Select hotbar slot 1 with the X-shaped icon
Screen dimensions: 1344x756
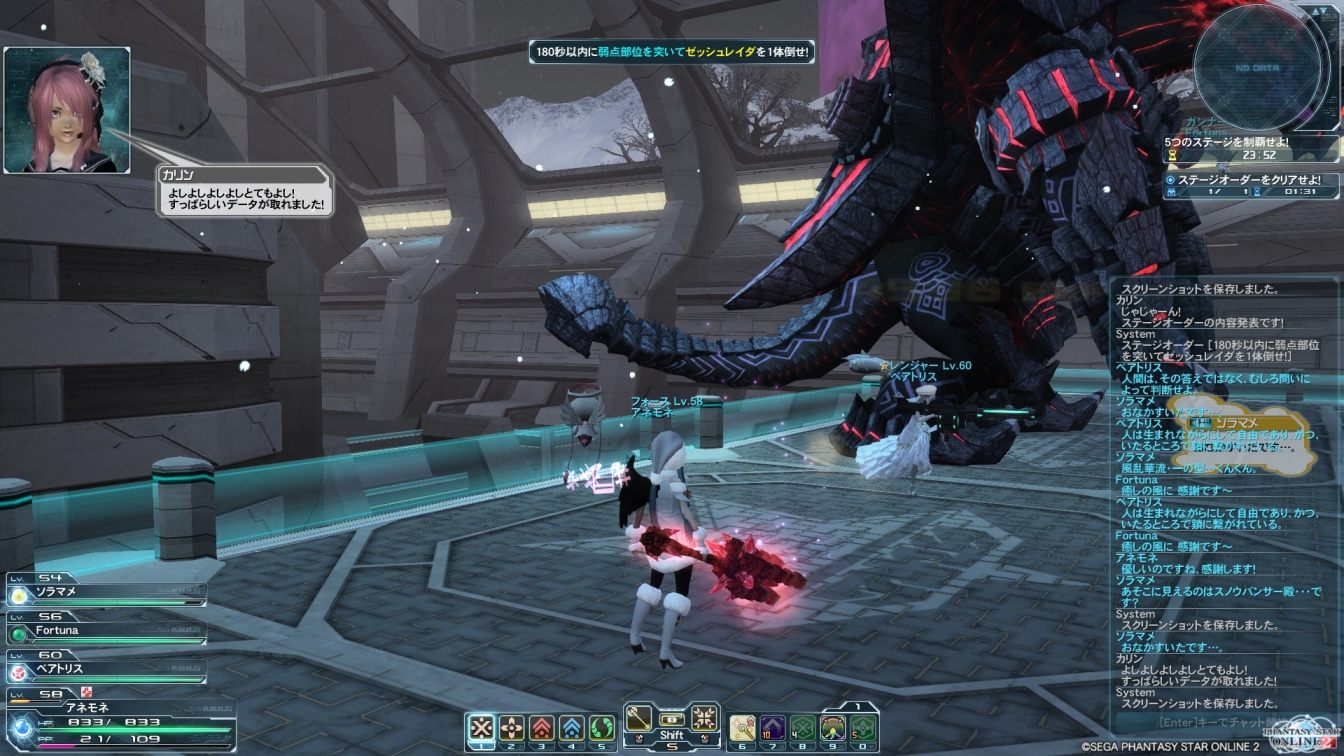click(482, 727)
